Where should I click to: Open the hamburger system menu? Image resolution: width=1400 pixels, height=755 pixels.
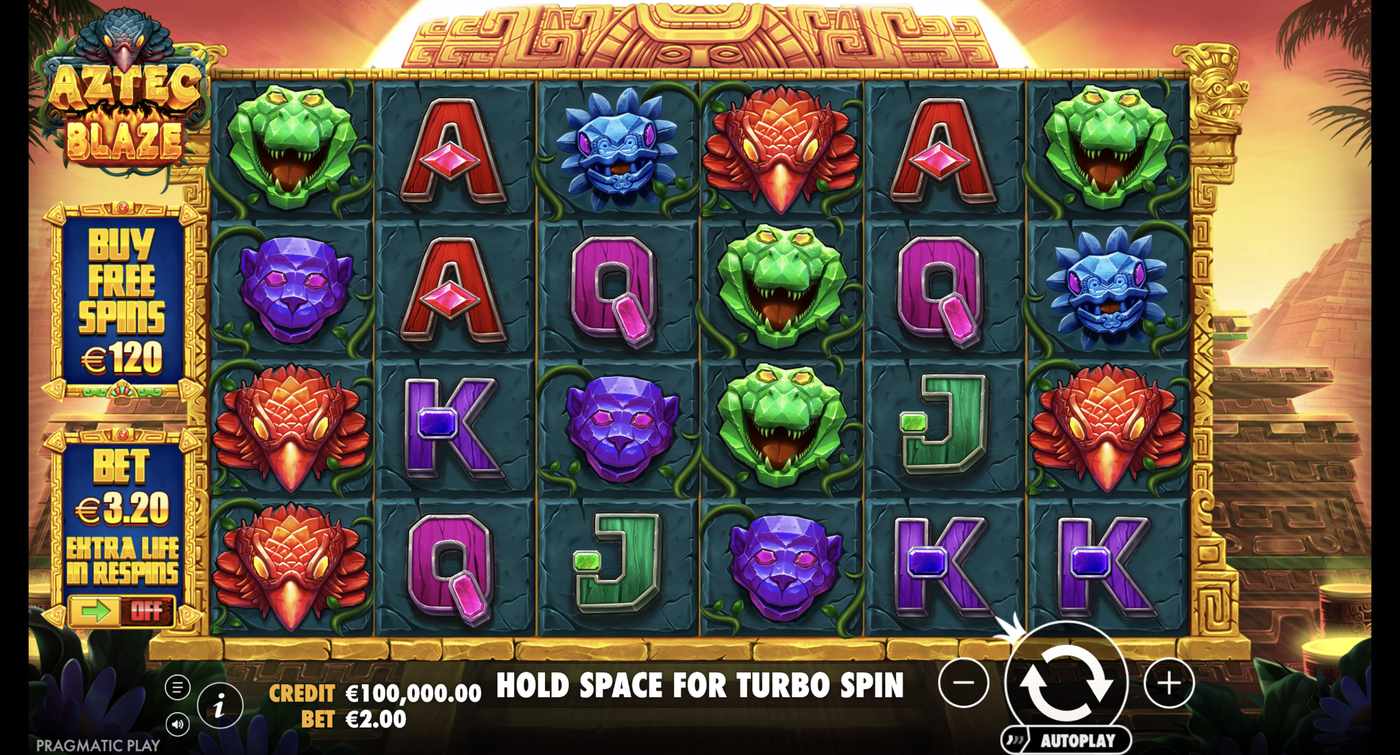[178, 685]
